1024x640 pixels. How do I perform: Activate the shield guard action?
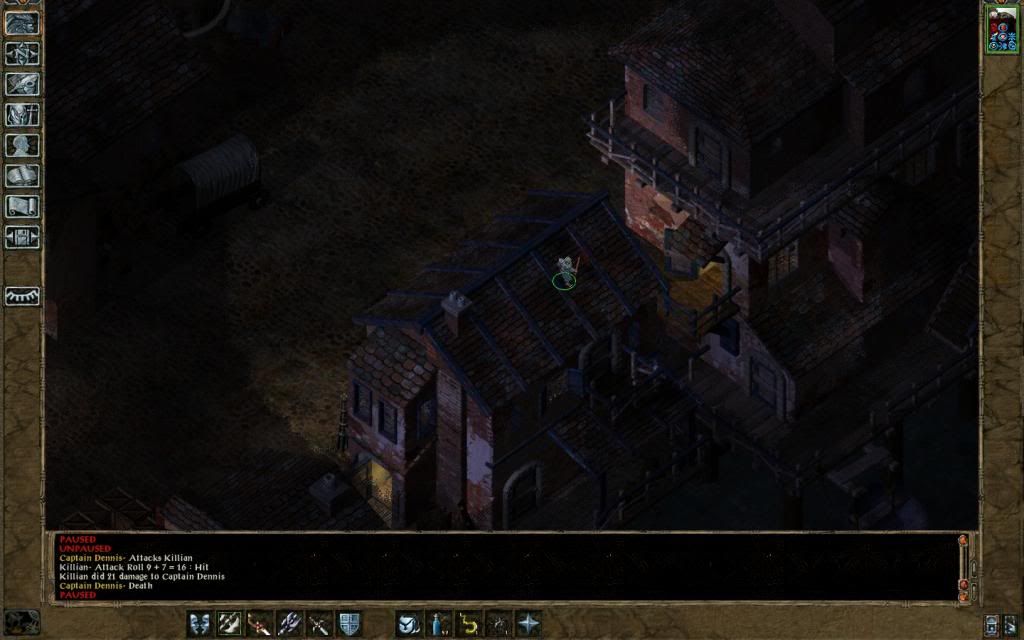tap(349, 623)
